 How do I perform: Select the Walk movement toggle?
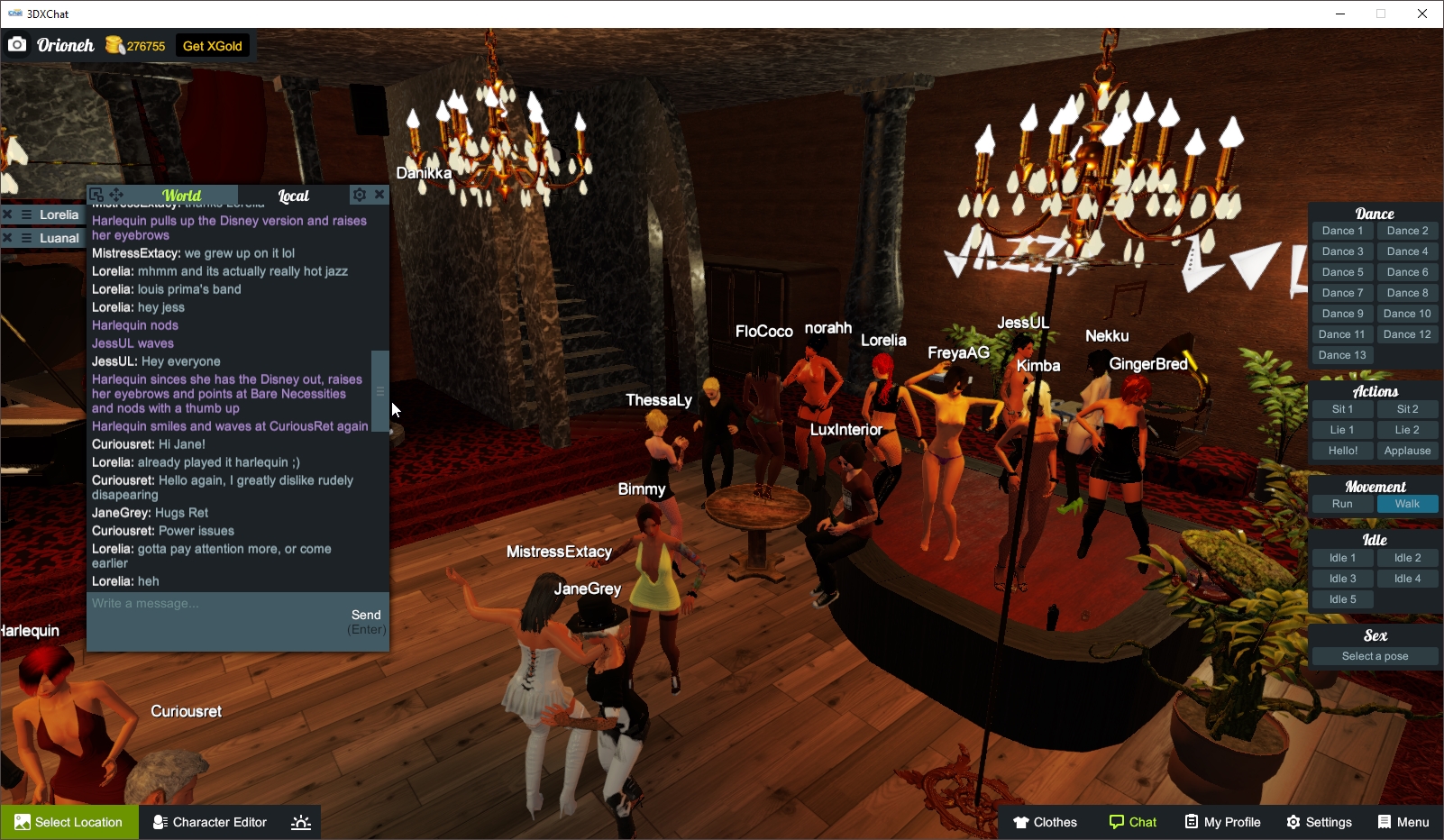coord(1408,504)
